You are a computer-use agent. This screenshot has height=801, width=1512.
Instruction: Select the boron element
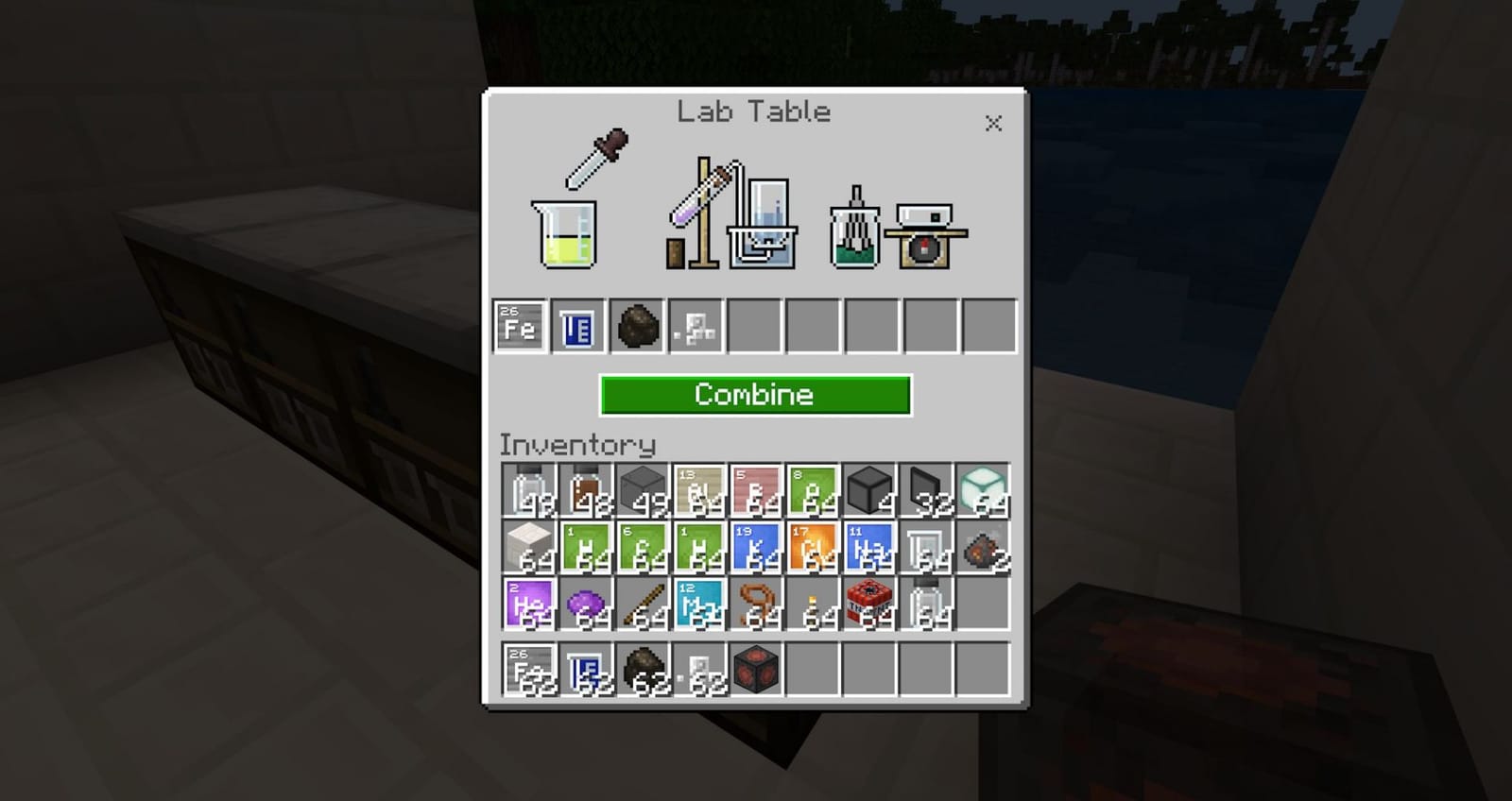(x=752, y=490)
